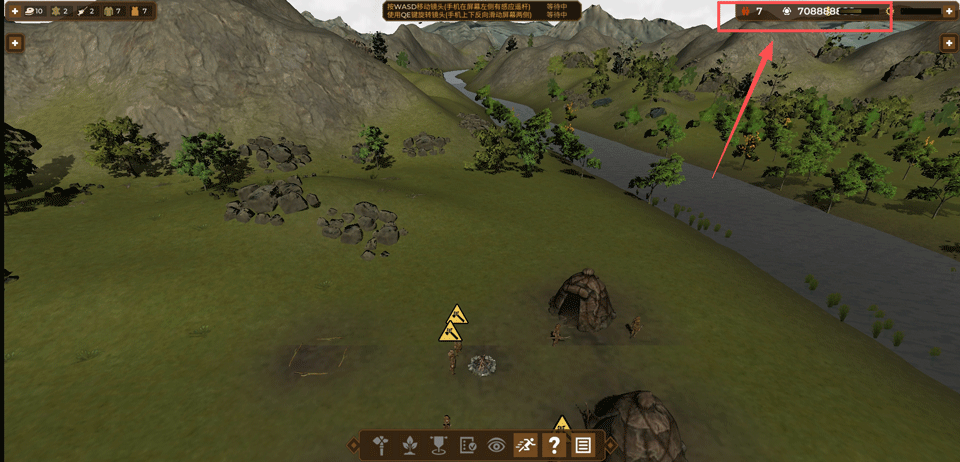Open the hammer build menu
The height and width of the screenshot is (462, 960).
[381, 446]
